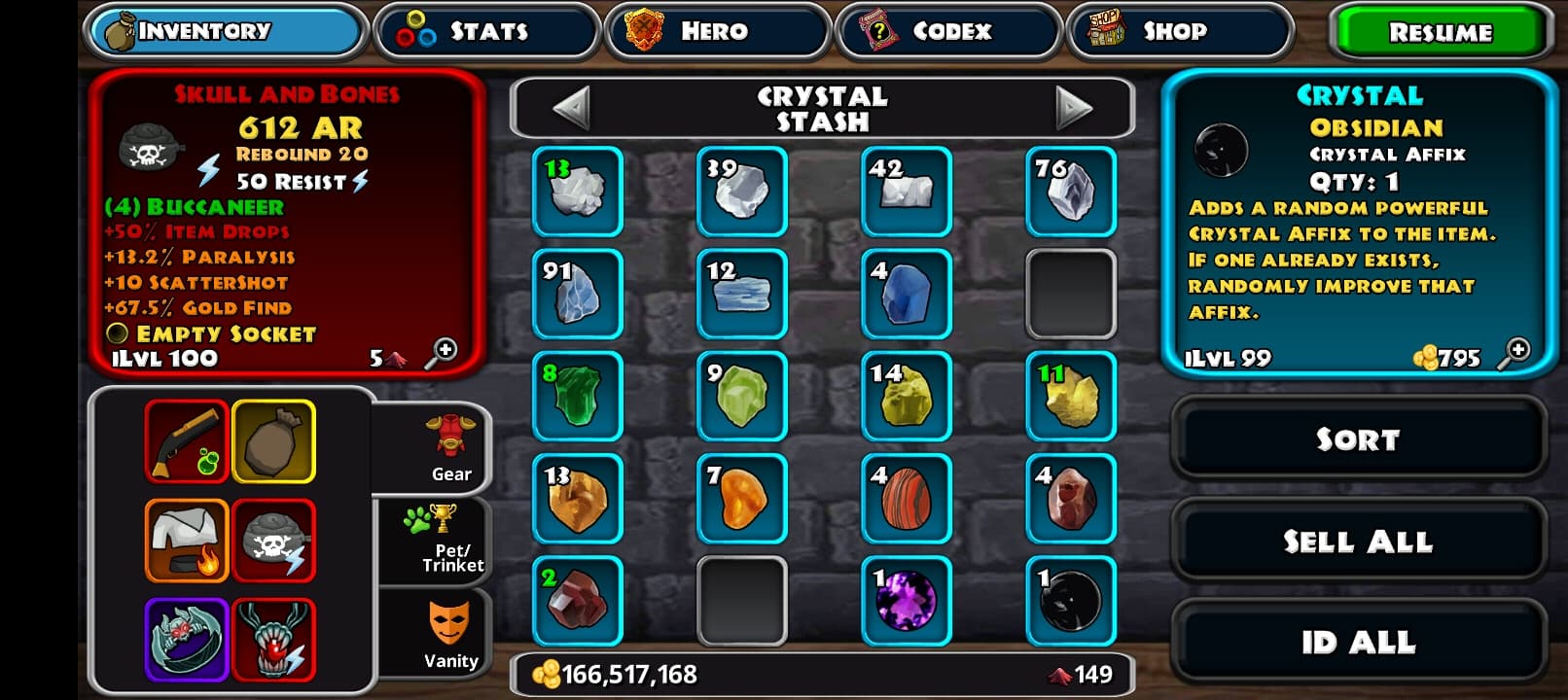Open the Hero tab
Screen dimensions: 1568x700
tap(717, 31)
